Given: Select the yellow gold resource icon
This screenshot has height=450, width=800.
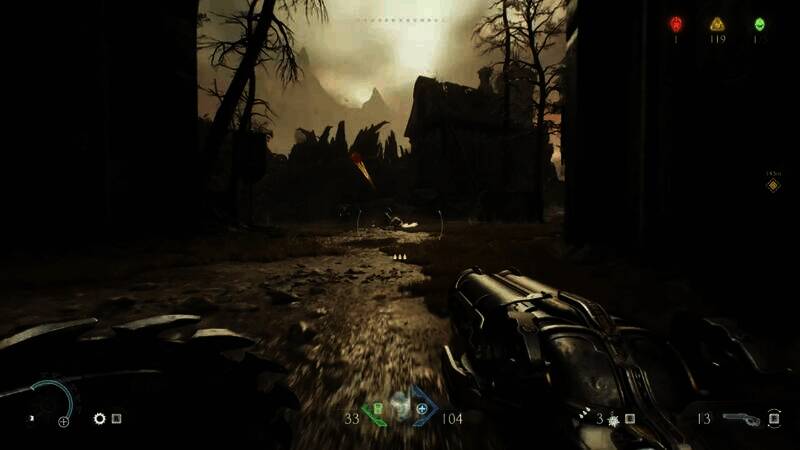Looking at the screenshot, I should coord(717,24).
